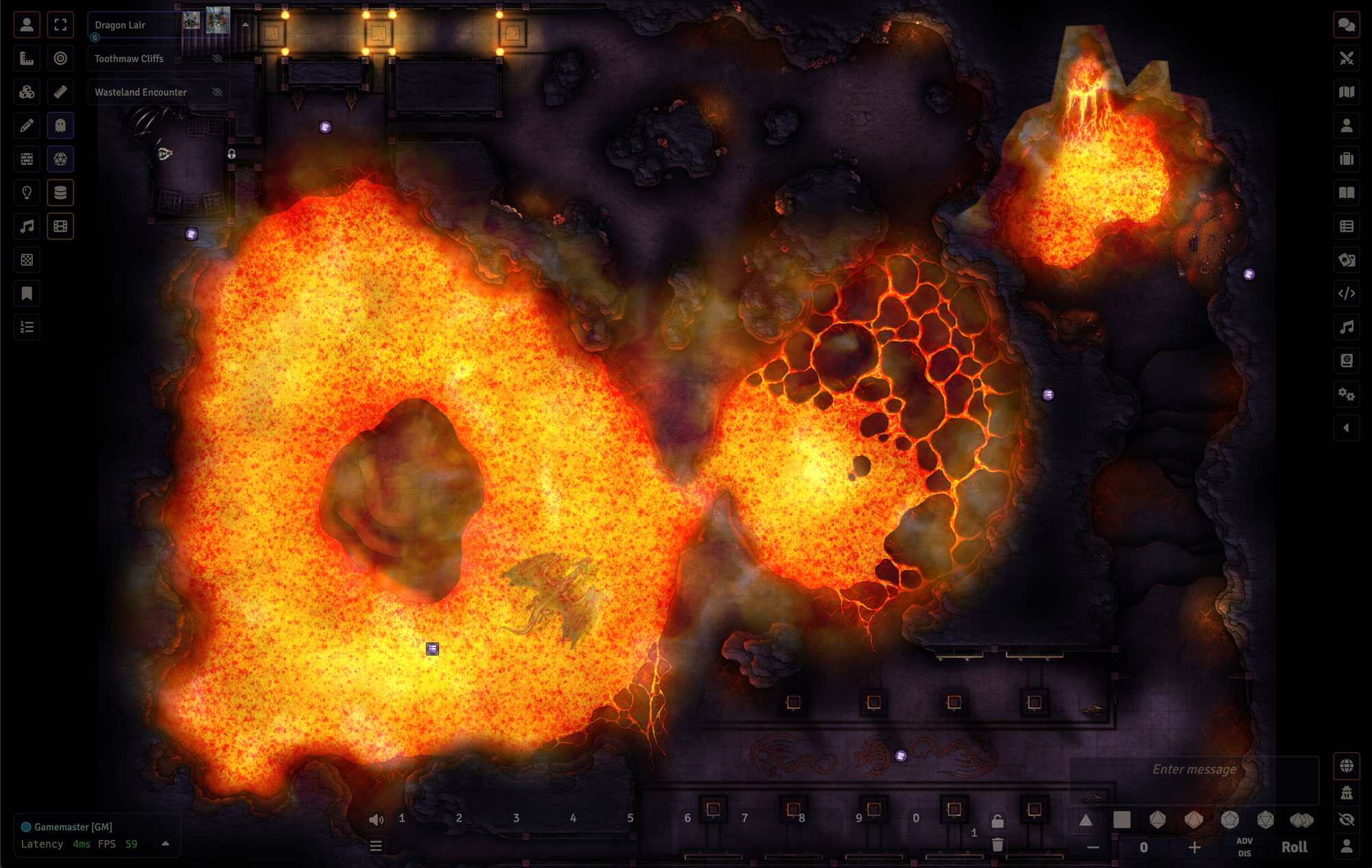Viewport: 1372px width, 868px height.
Task: Switch to the Toothmaw Cliffs scene
Action: [x=129, y=59]
